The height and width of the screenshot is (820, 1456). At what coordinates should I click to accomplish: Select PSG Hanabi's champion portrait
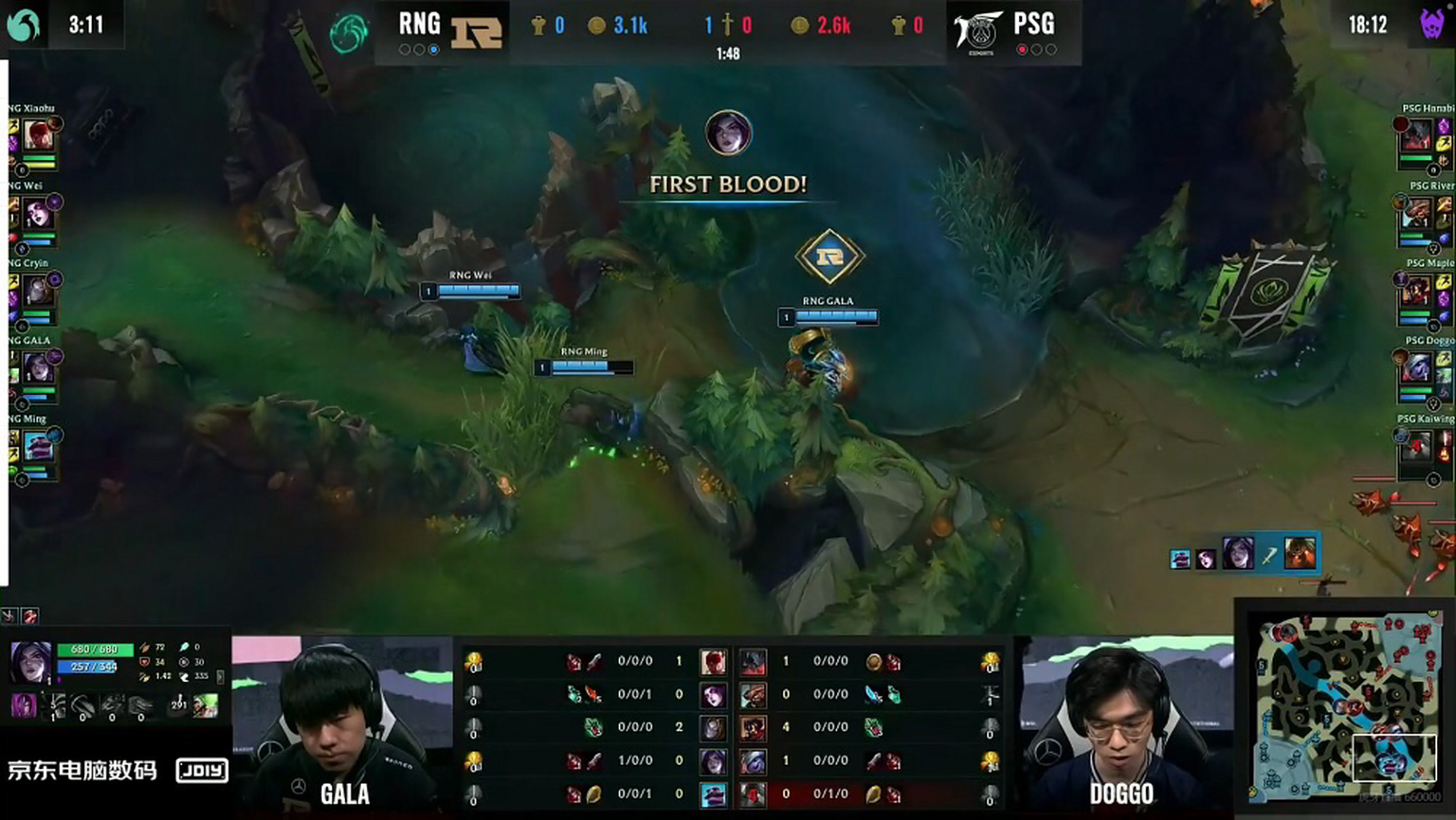click(x=1416, y=136)
